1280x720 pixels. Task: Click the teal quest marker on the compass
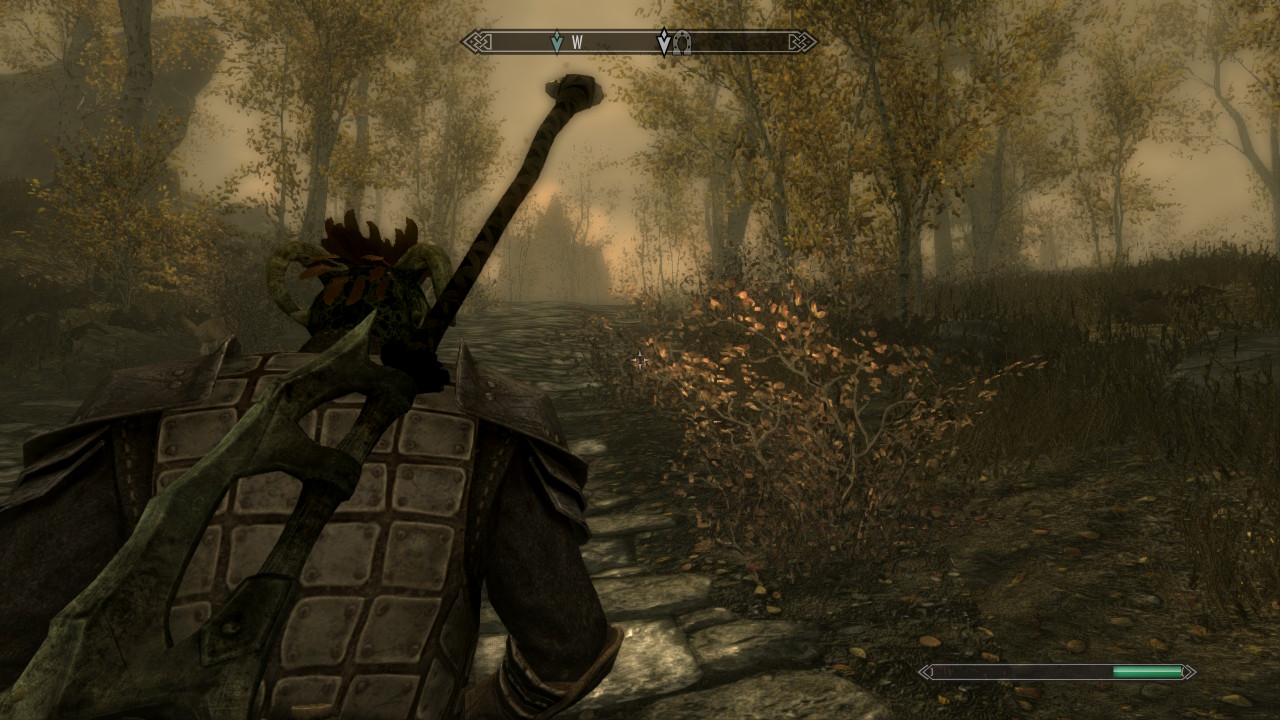click(x=557, y=42)
